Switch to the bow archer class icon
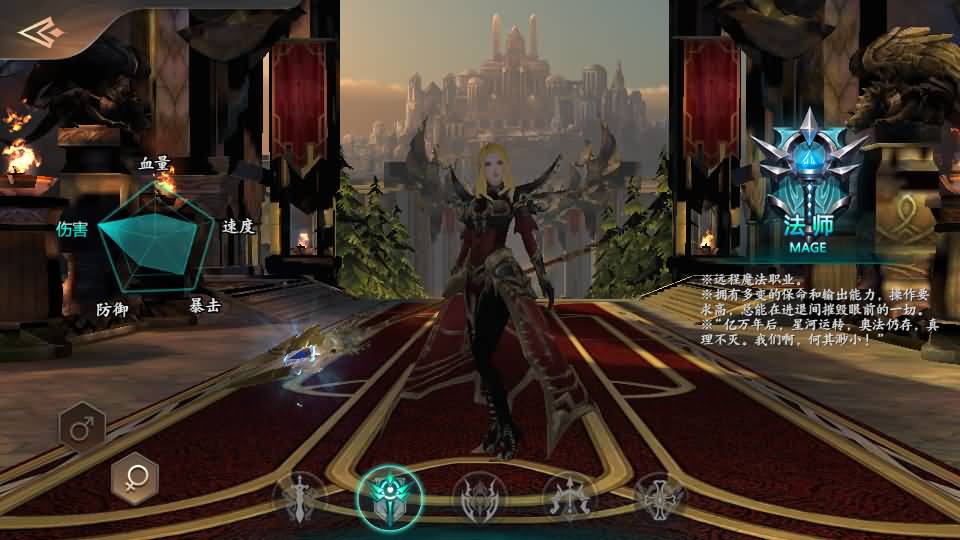Image resolution: width=960 pixels, height=540 pixels. (x=570, y=497)
